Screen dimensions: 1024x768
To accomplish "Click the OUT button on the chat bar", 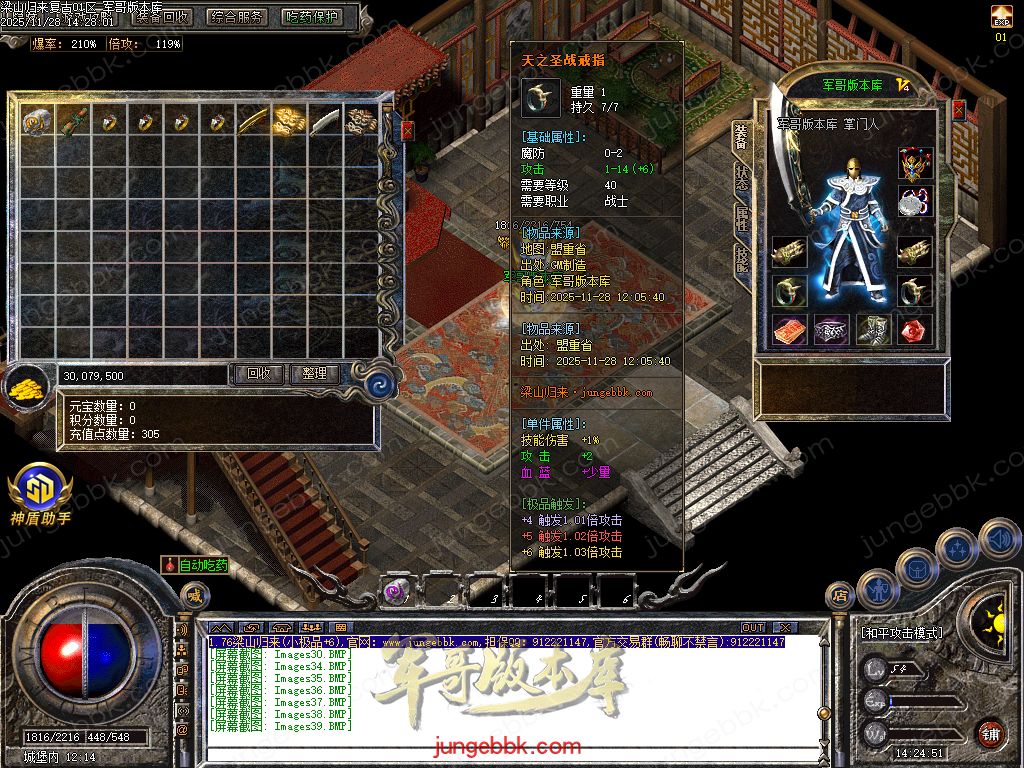I will point(753,627).
